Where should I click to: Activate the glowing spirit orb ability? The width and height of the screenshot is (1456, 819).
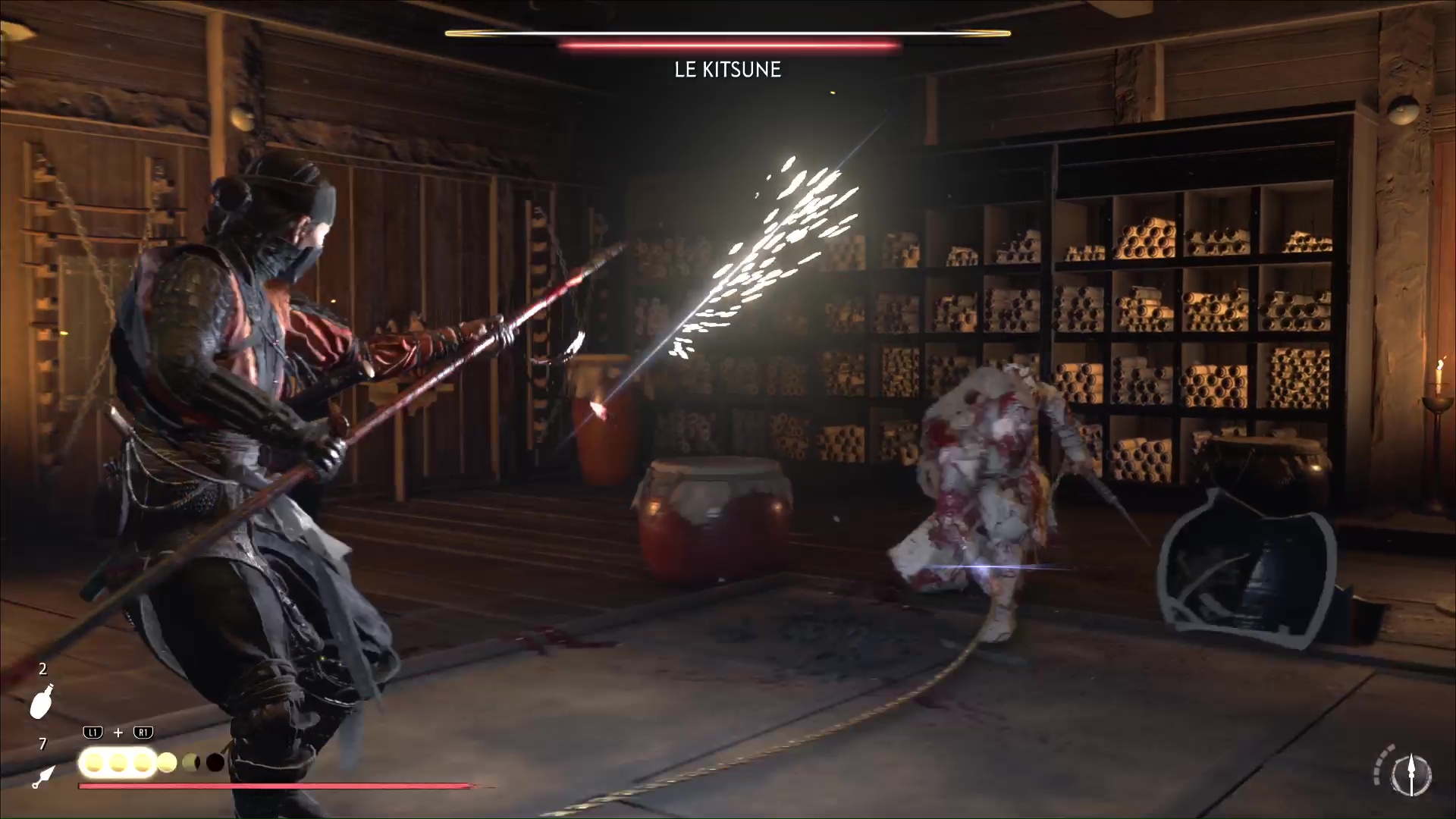(118, 762)
